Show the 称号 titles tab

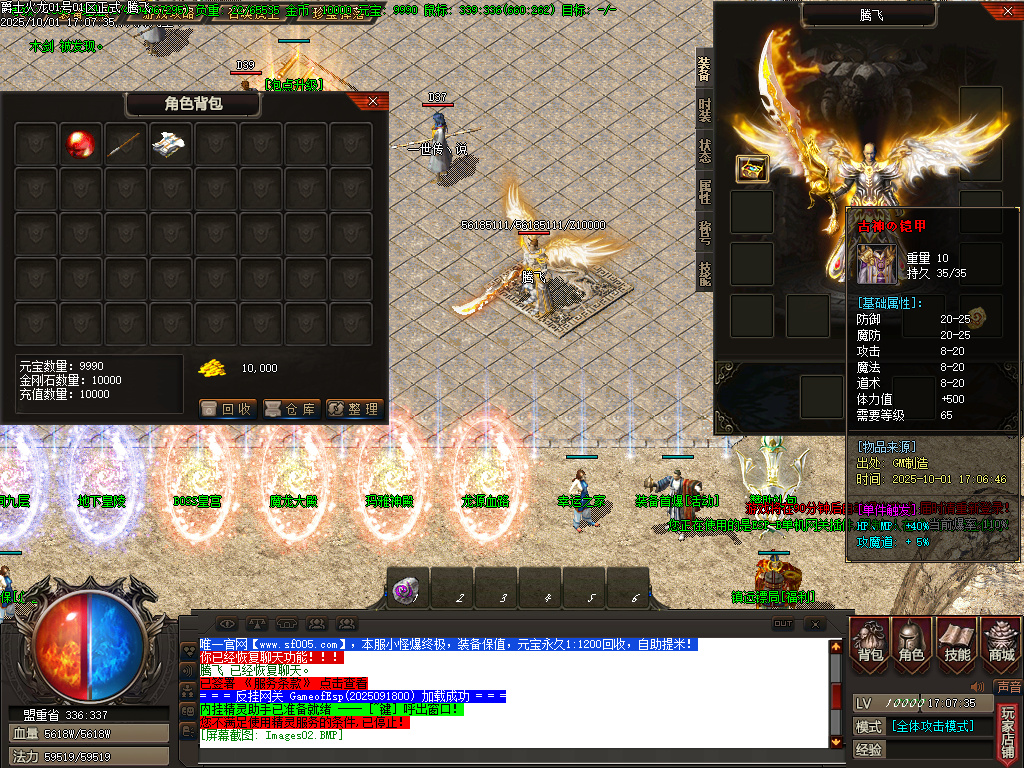pos(704,233)
